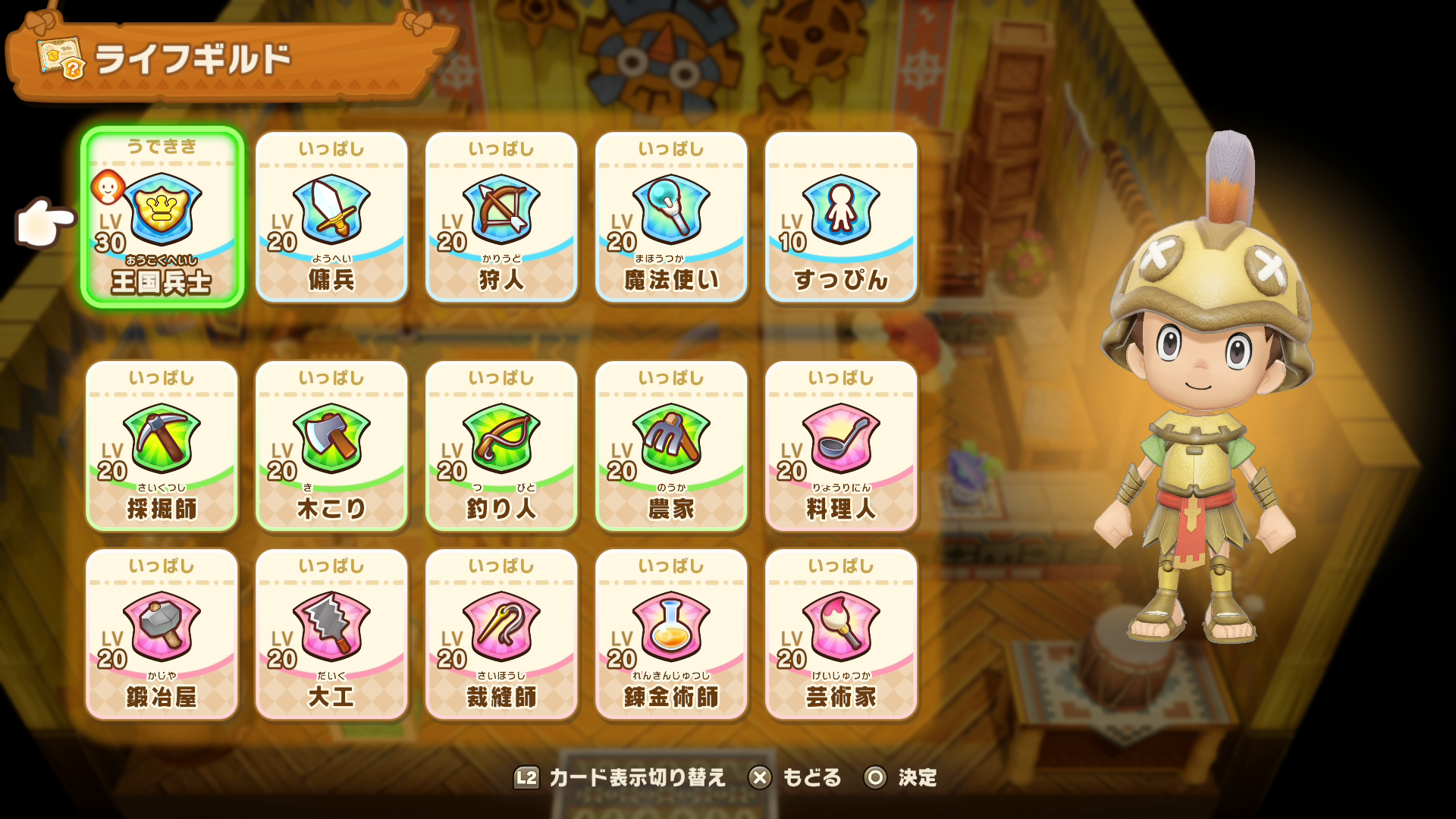Select the 農家 farmer card
Screen dimensions: 1456x819
[671, 446]
